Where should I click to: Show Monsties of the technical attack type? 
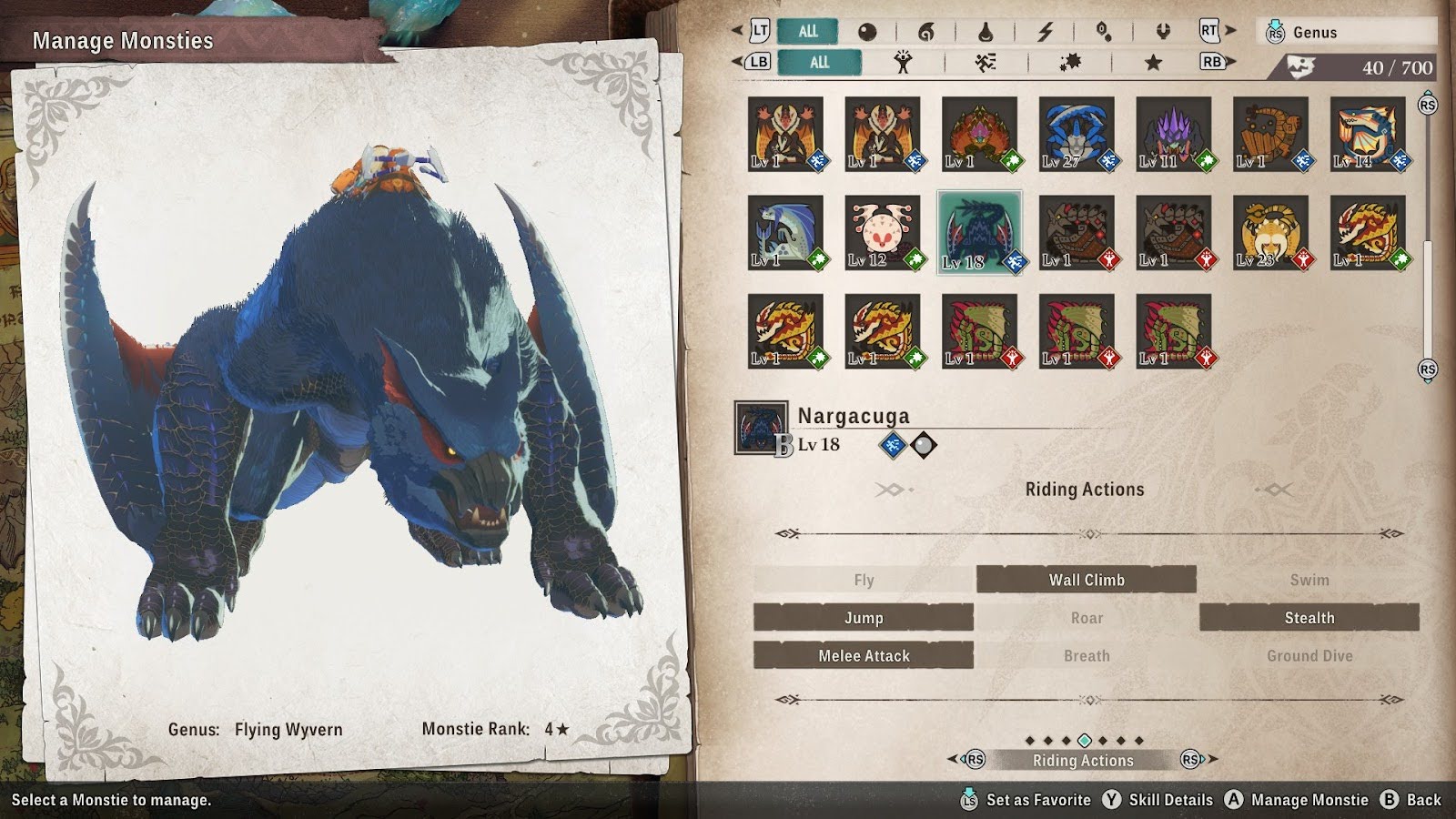[1070, 62]
